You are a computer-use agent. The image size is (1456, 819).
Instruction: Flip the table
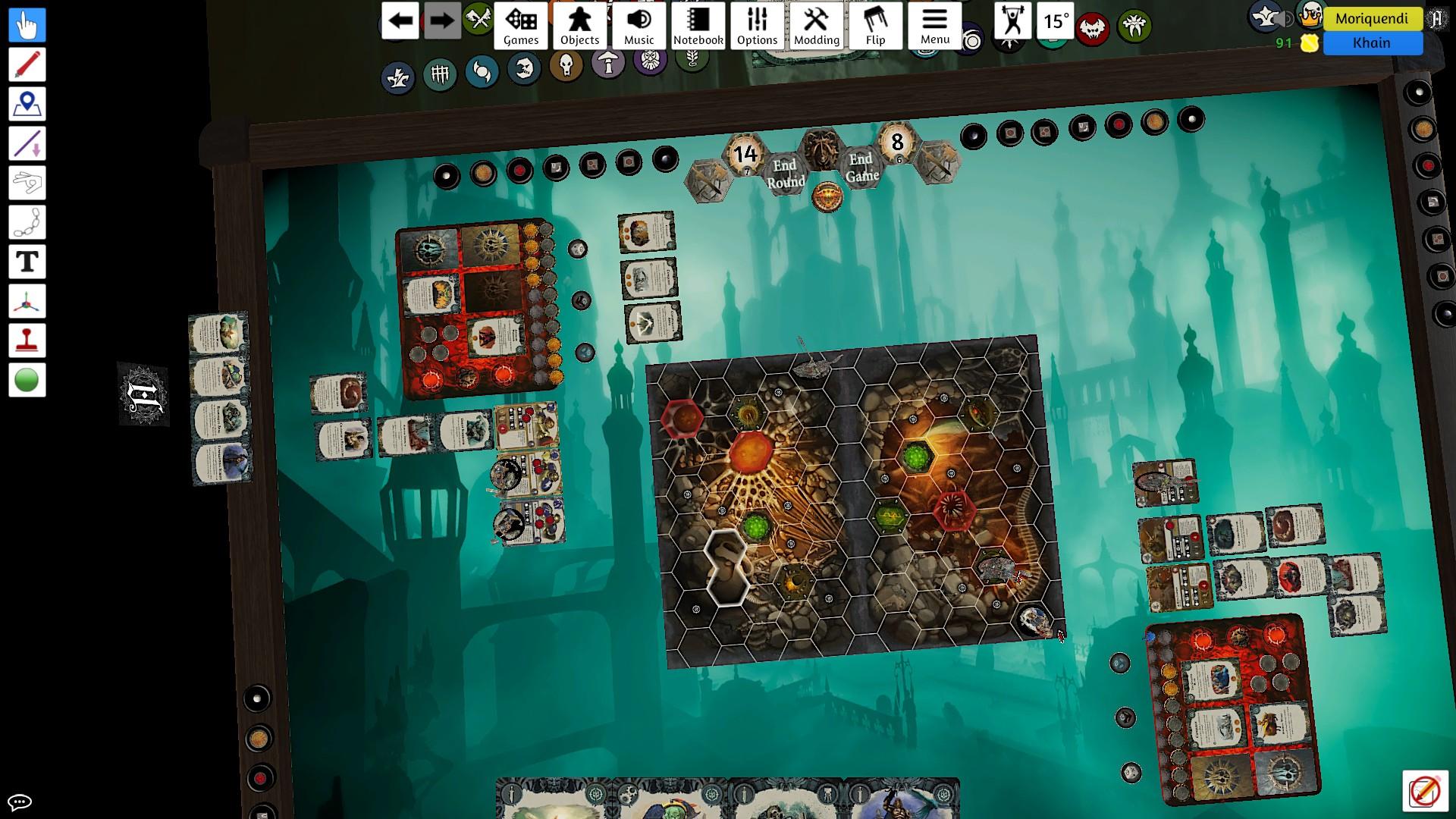pos(876,26)
